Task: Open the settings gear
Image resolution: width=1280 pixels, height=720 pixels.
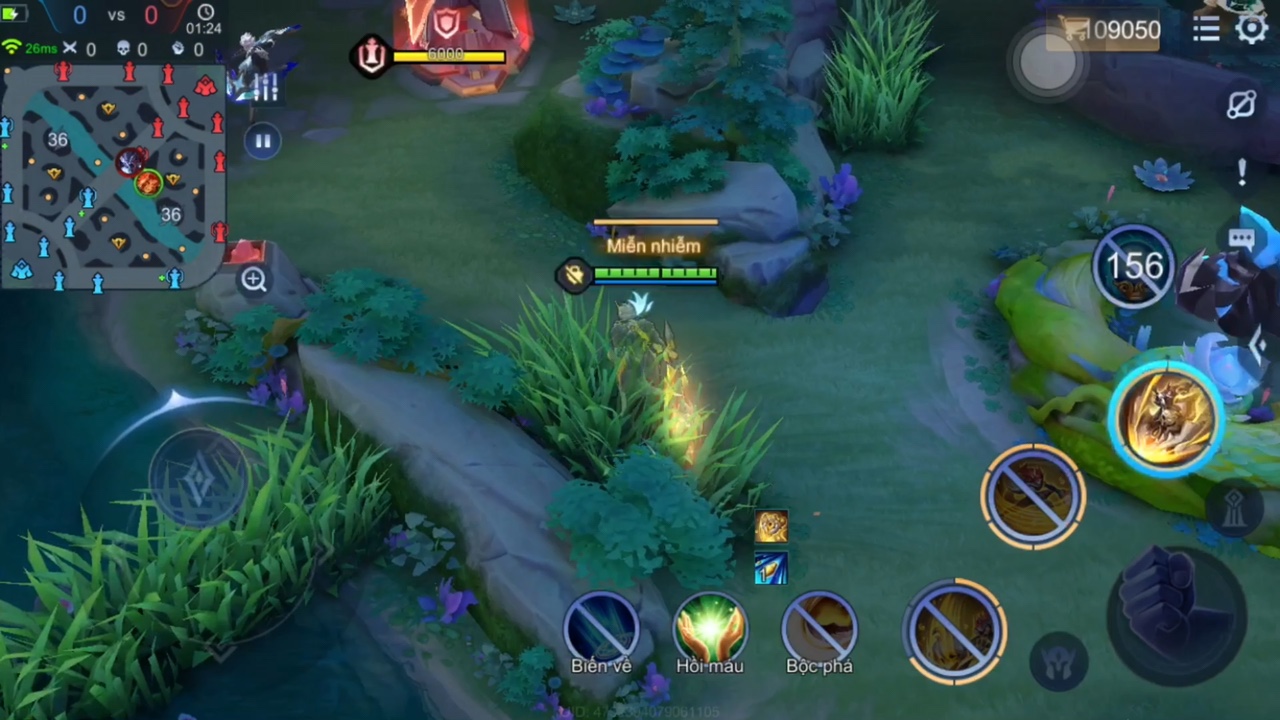Action: coord(1251,29)
